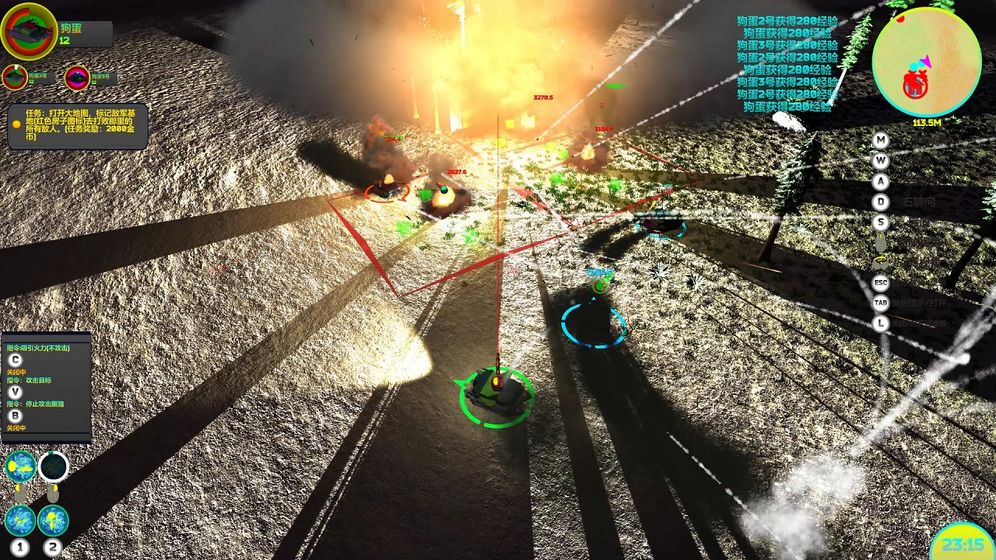
Task: Activate the skill icon labeled 2
Action: (53, 519)
